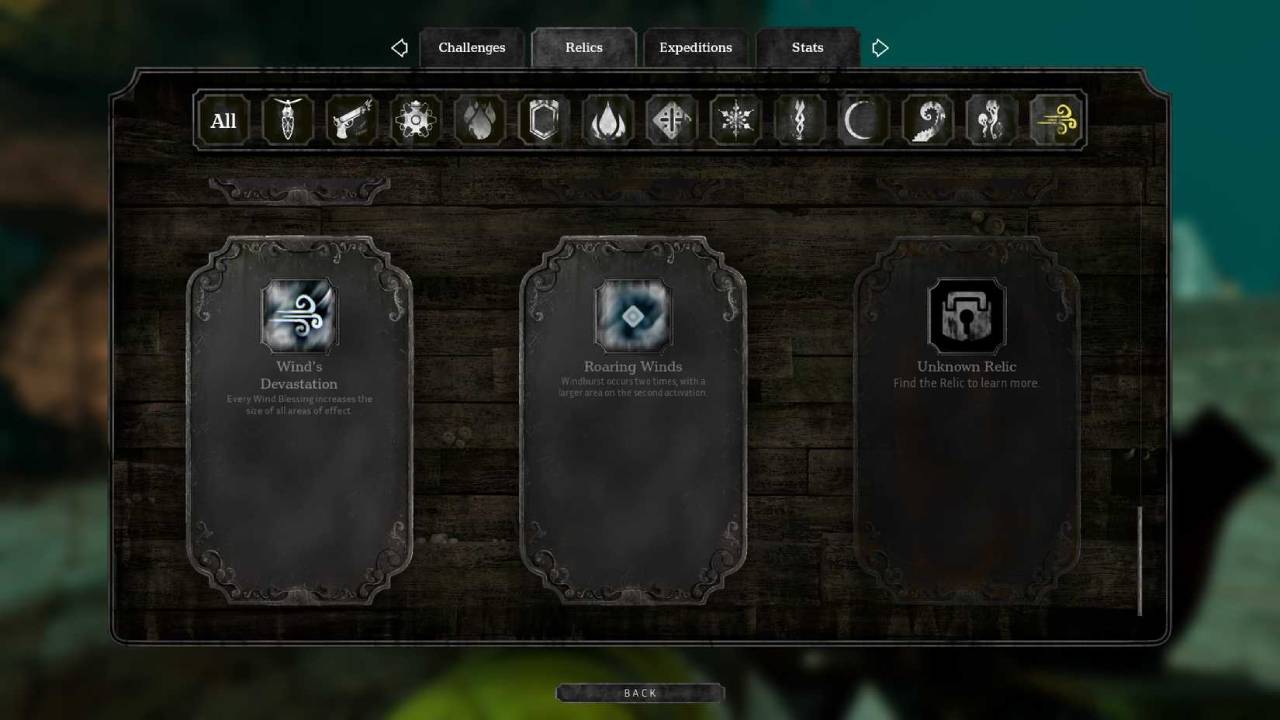Select the "All" relics filter
The height and width of the screenshot is (720, 1280).
223,120
